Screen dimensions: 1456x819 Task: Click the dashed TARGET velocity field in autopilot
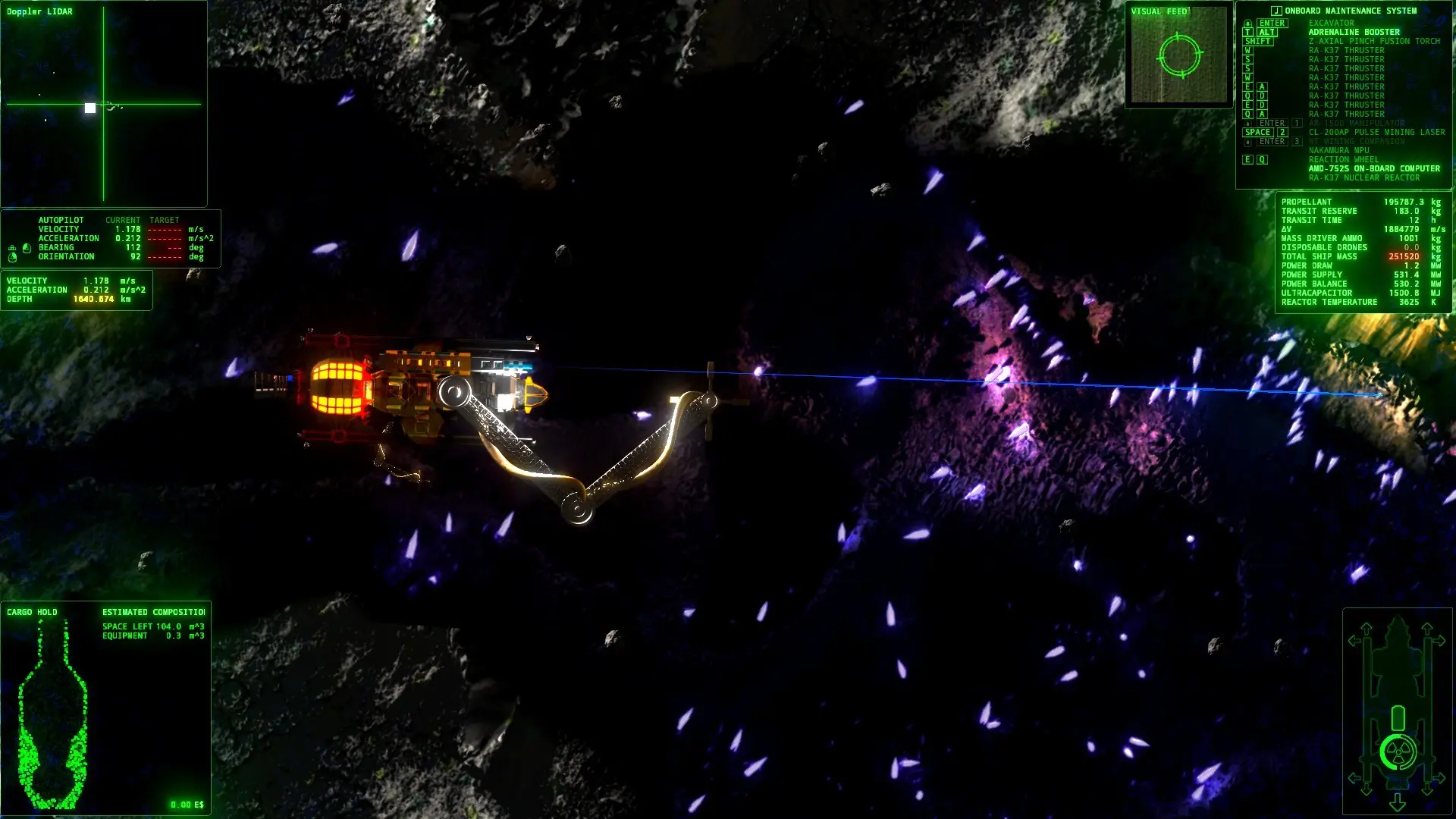[165, 229]
